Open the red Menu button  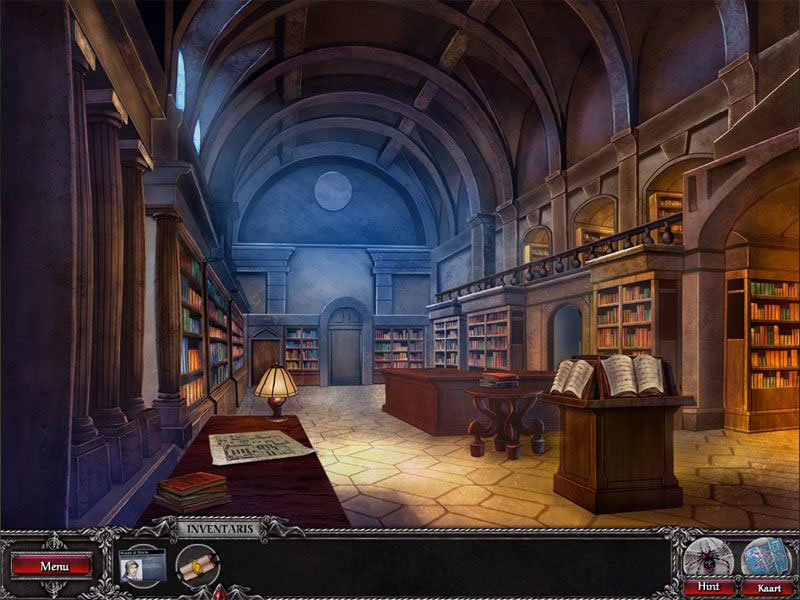coord(52,566)
